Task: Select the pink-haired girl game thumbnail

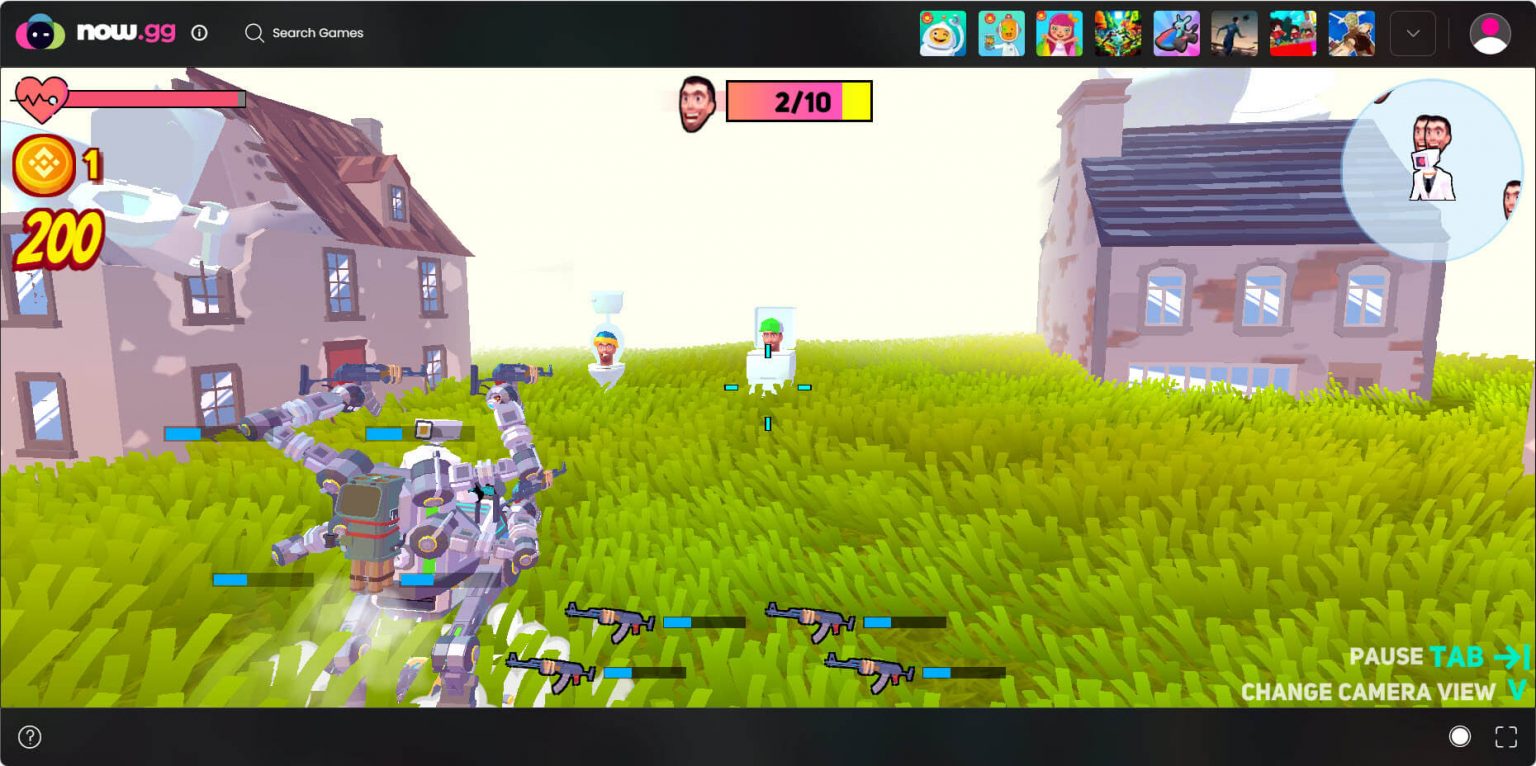Action: click(x=1059, y=33)
